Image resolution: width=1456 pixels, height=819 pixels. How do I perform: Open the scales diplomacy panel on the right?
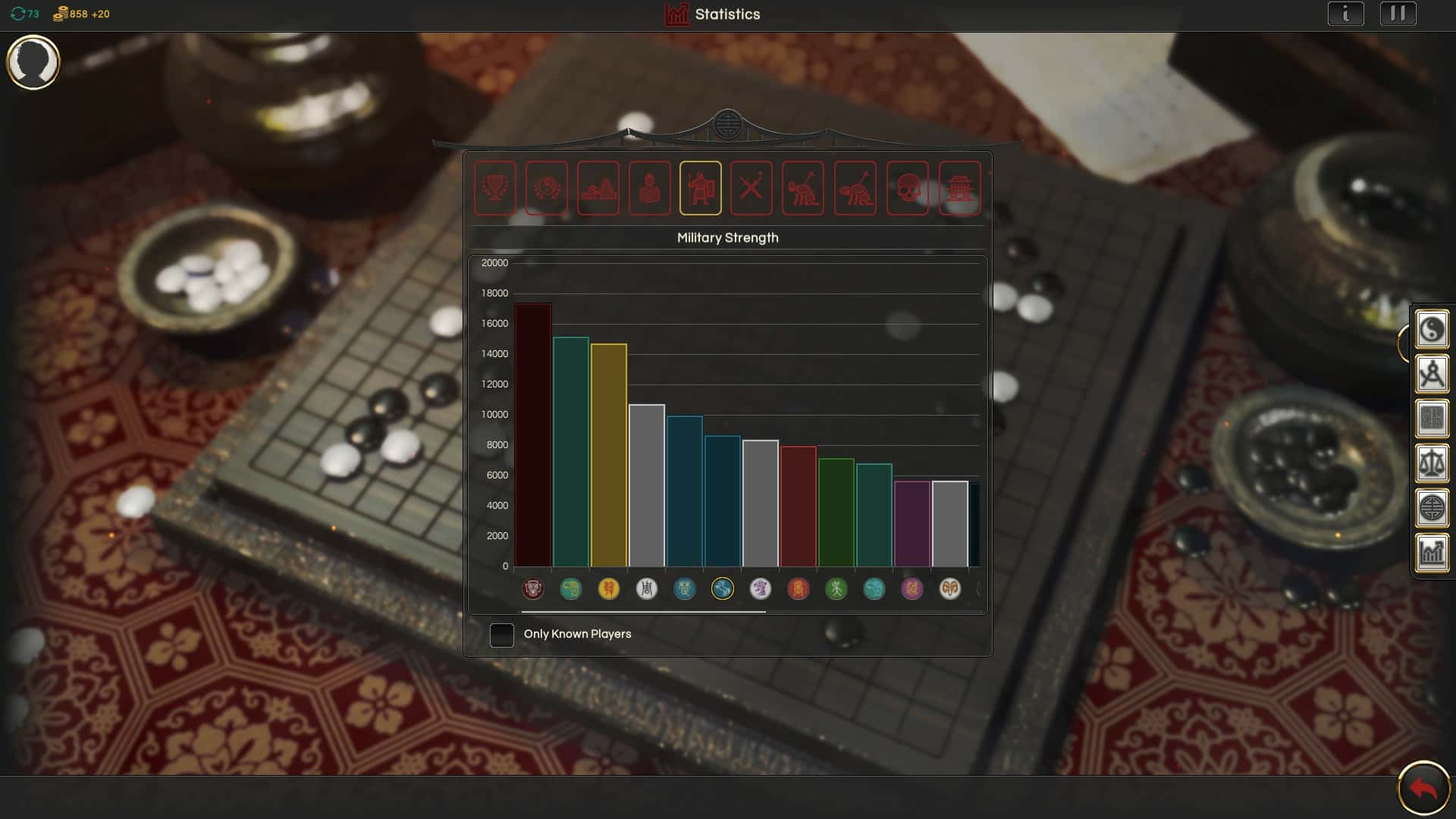(x=1432, y=463)
